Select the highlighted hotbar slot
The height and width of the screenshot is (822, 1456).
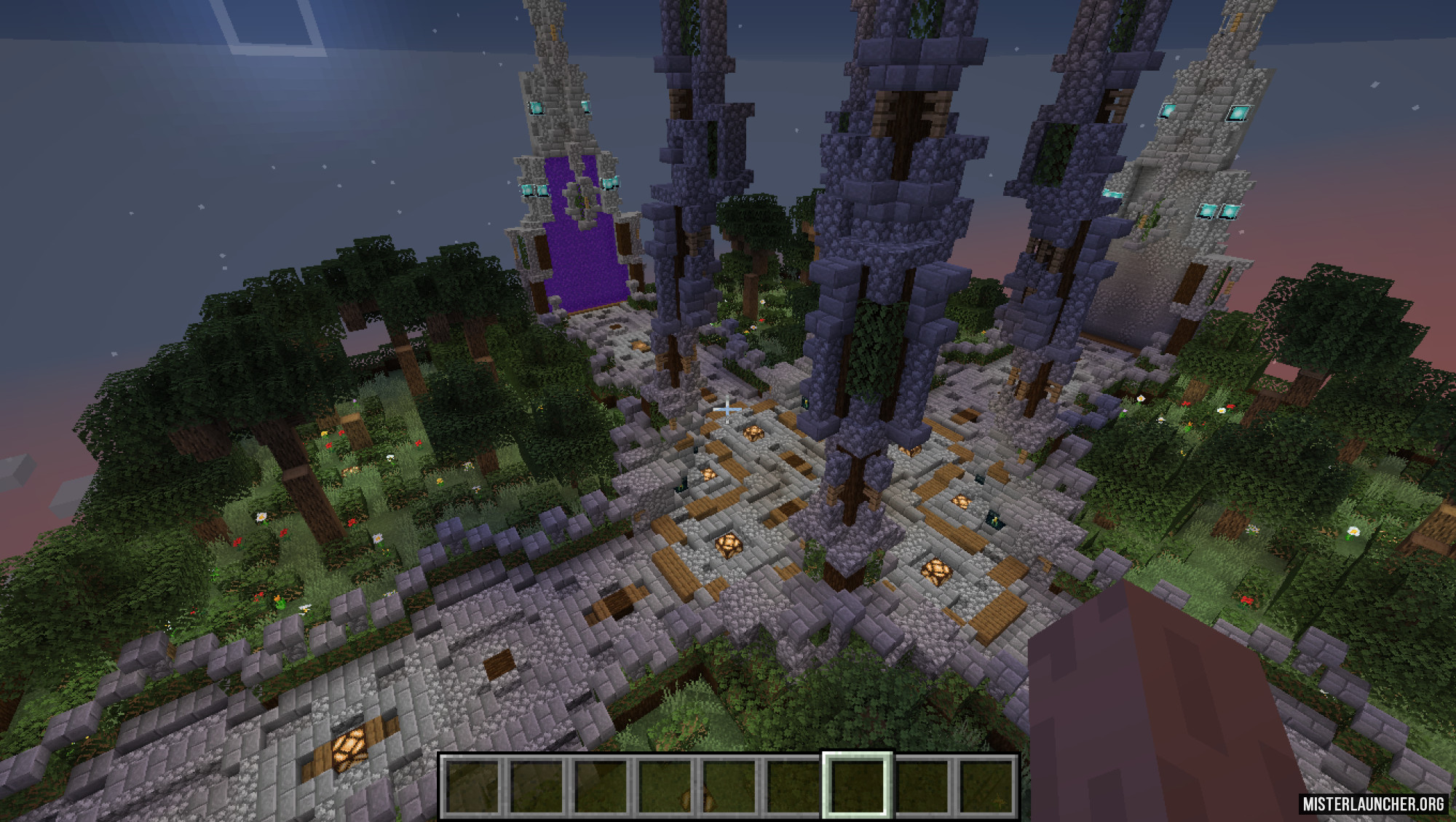[x=857, y=786]
